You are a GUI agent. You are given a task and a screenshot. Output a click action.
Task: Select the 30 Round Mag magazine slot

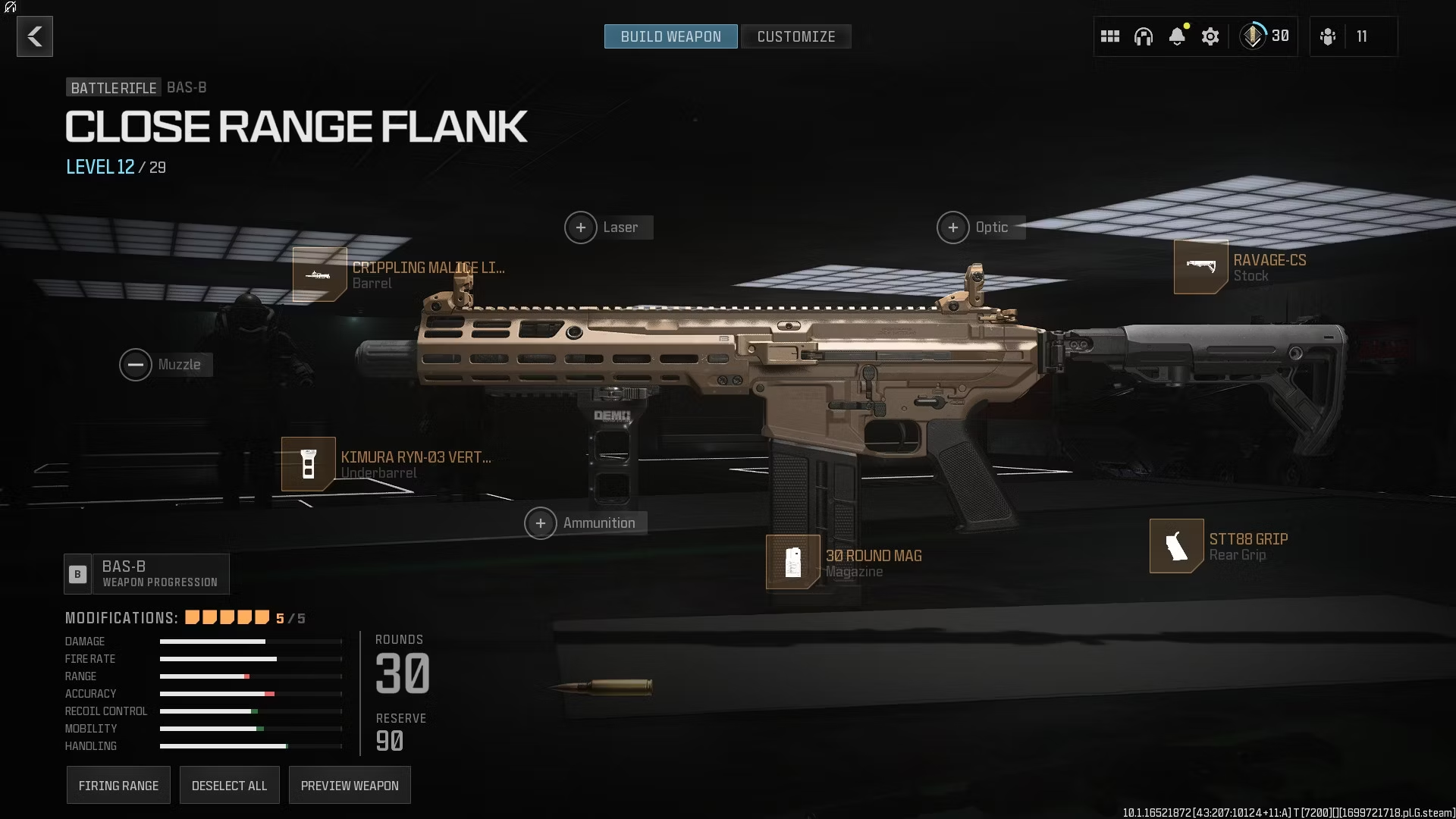click(x=793, y=562)
